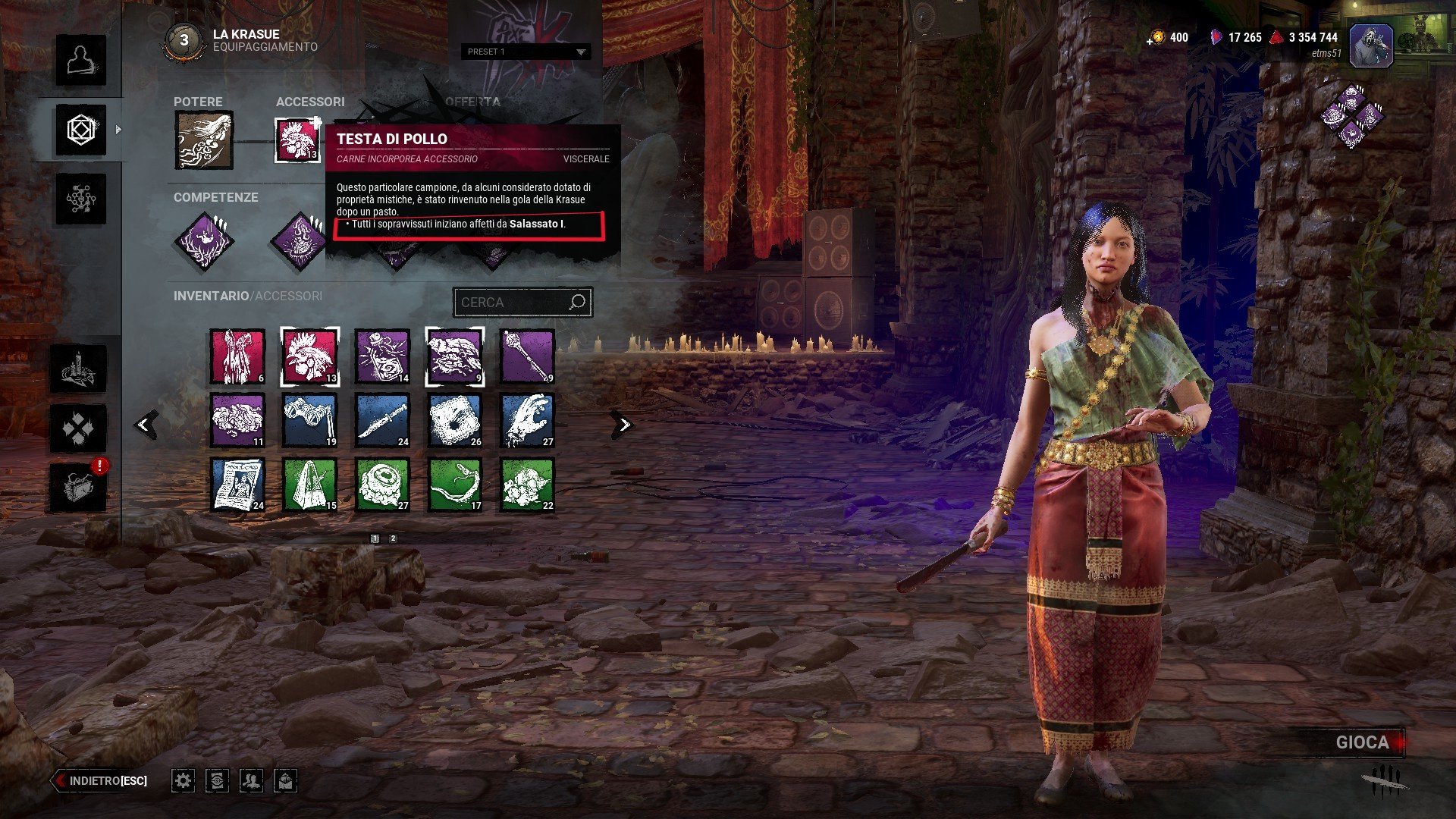1456x819 pixels.
Task: Open the character silhouette tab in sidebar
Action: coord(80,61)
